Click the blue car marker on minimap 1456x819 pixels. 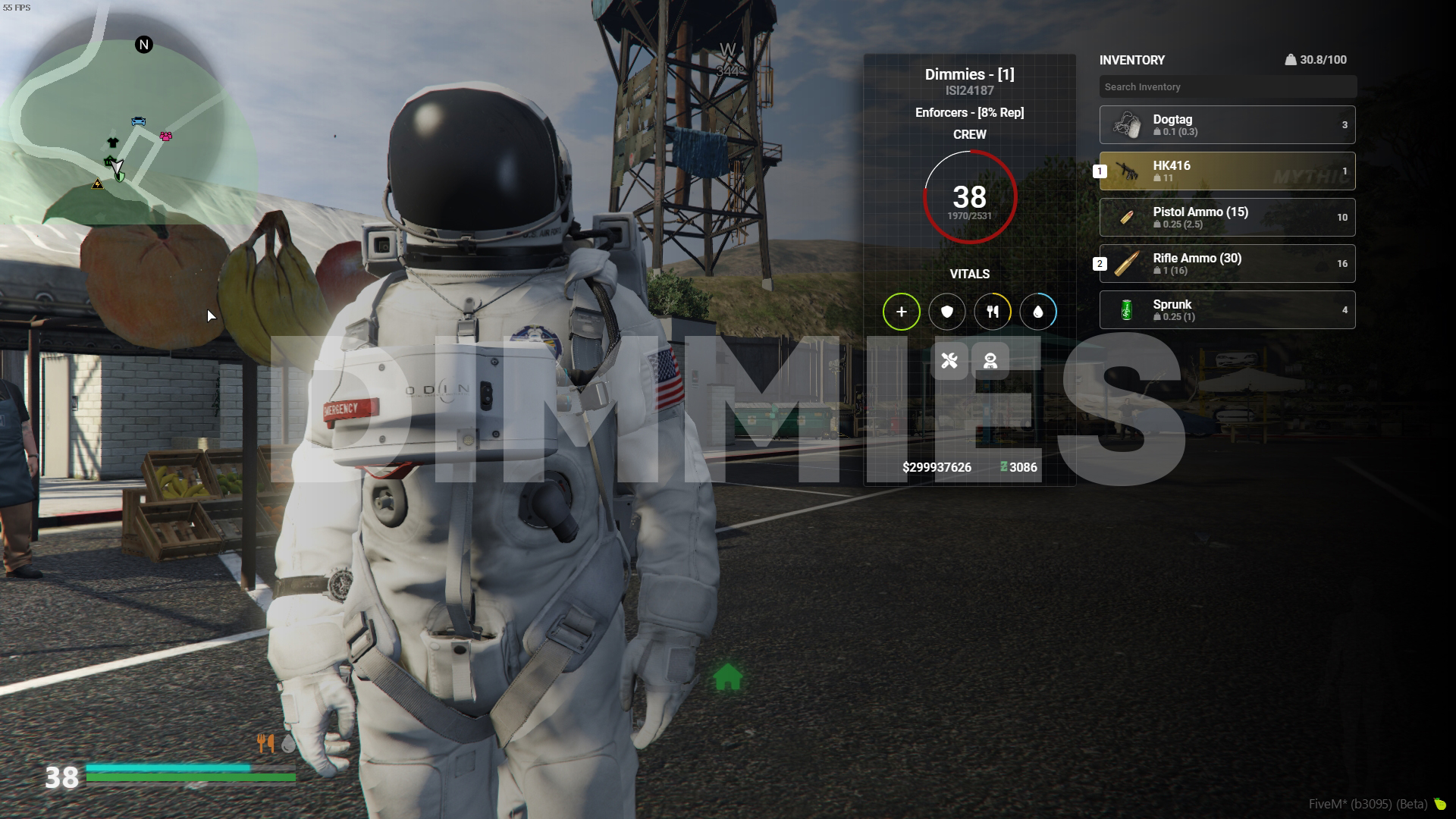[138, 121]
